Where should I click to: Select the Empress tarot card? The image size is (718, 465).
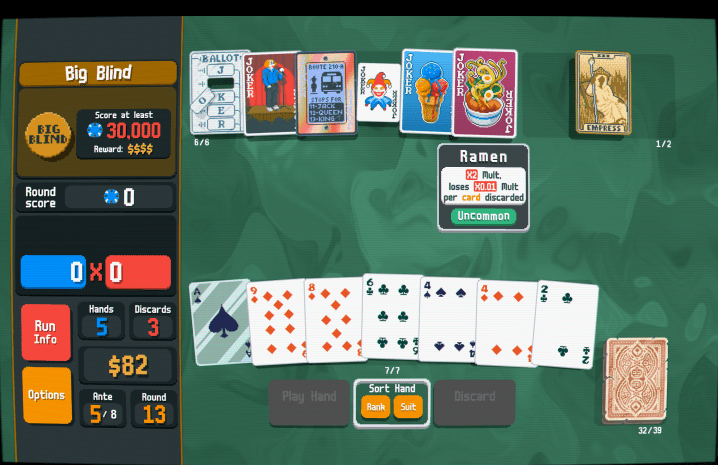603,92
